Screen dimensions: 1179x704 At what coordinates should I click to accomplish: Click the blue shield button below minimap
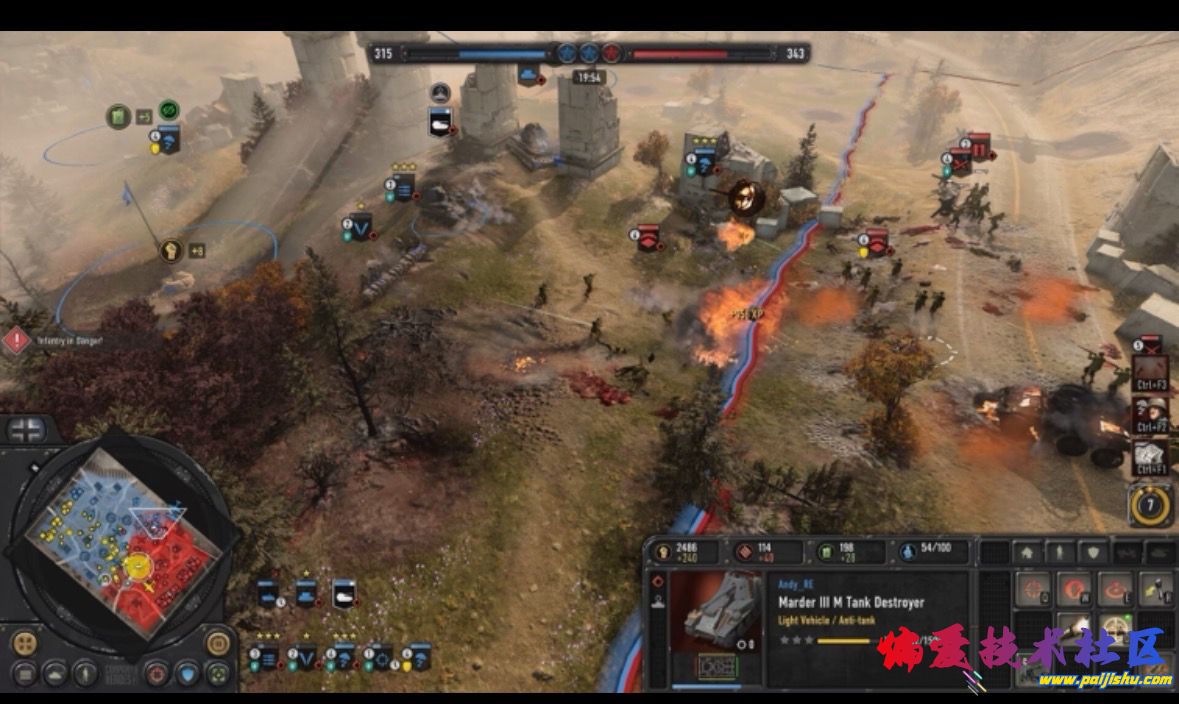[186, 673]
